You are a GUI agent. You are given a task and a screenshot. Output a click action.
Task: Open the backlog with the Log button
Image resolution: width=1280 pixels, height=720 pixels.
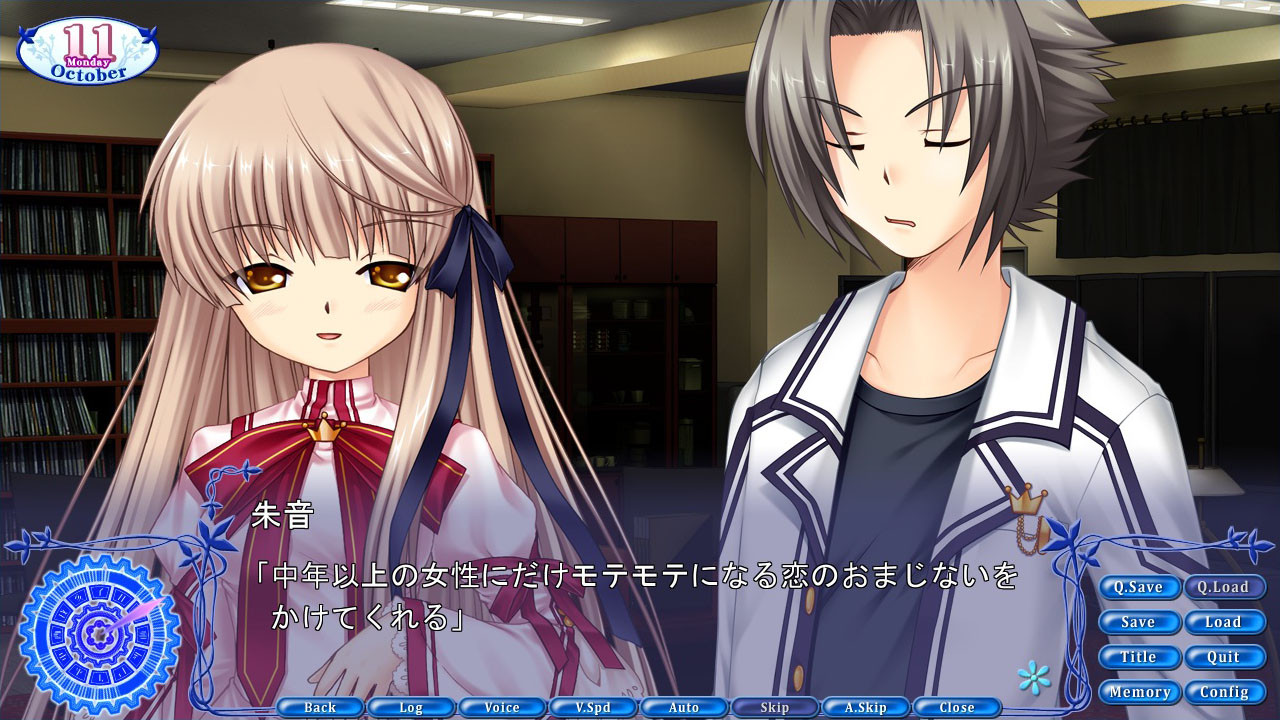coord(411,706)
